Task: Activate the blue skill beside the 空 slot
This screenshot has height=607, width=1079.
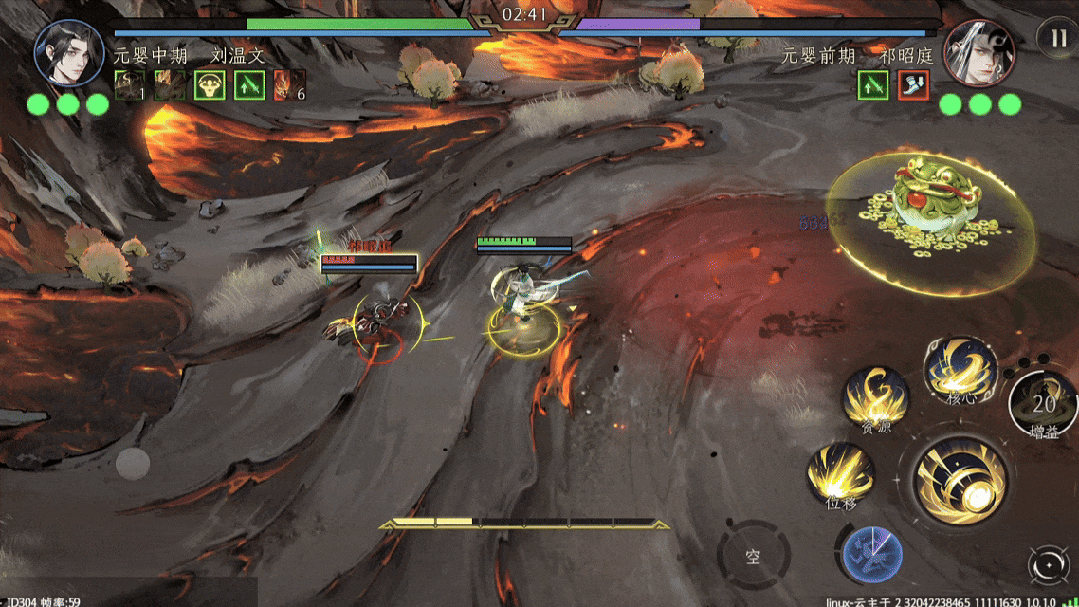Action: 872,555
